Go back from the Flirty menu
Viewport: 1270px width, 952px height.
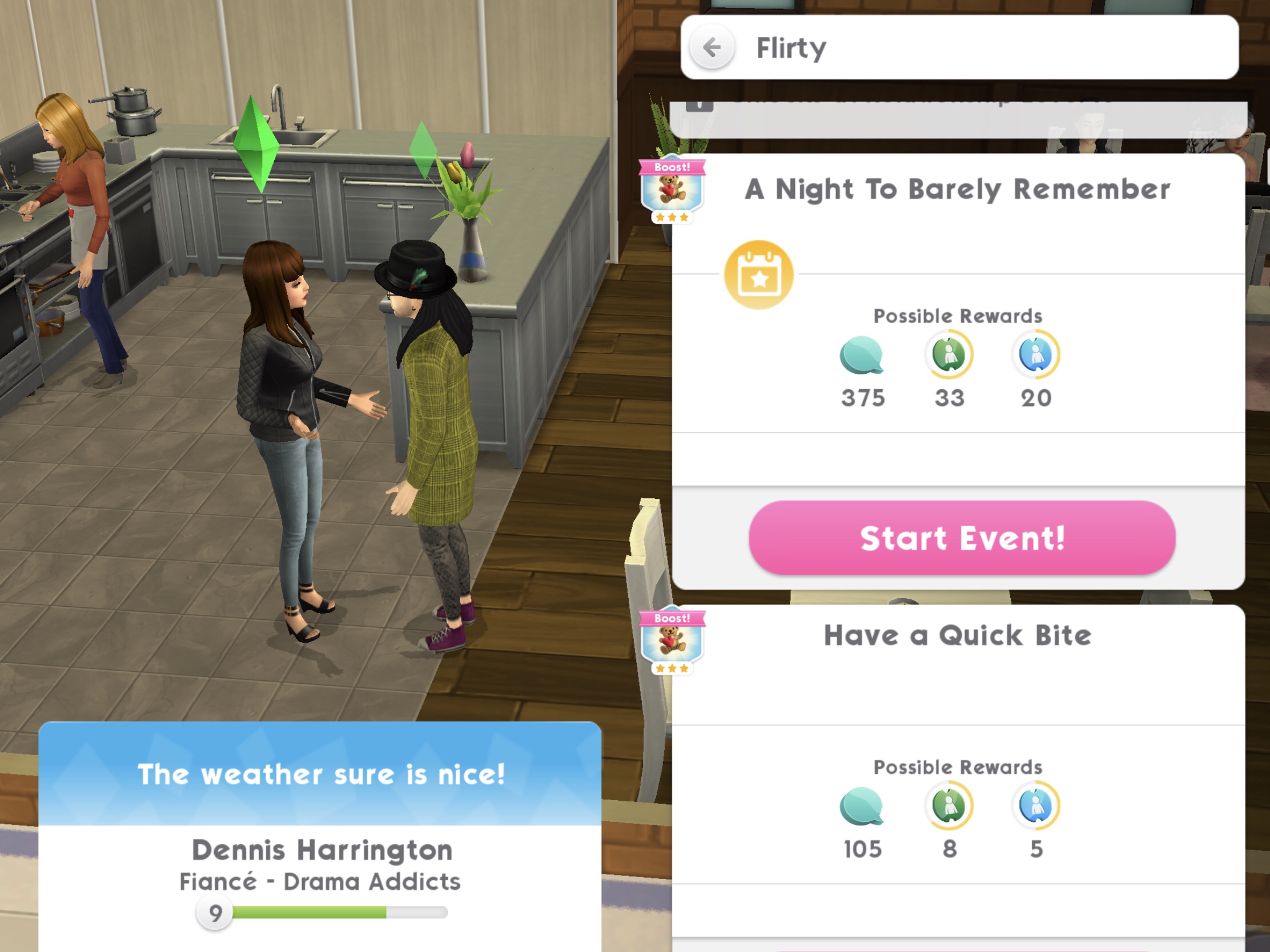pyautogui.click(x=712, y=47)
